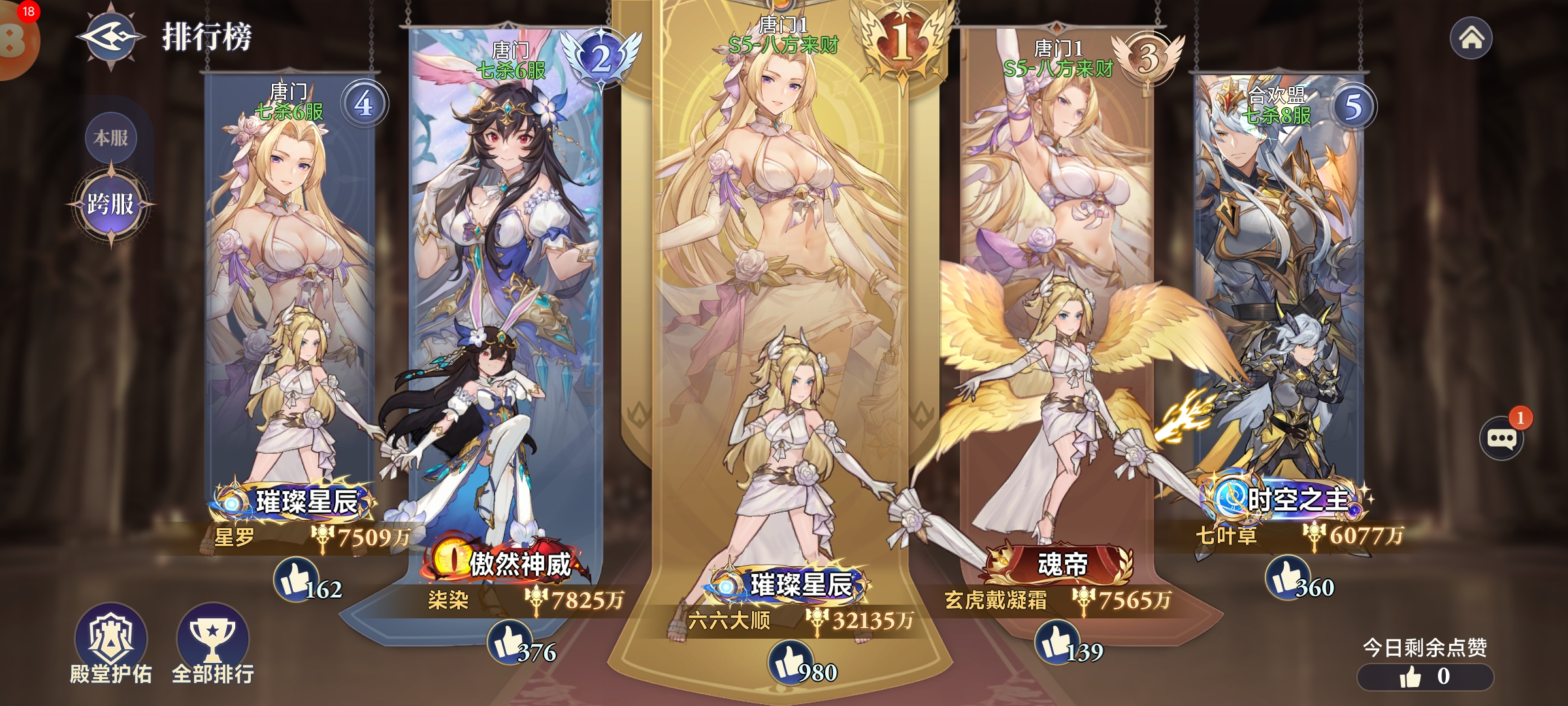Give a thumbs-up to 七叶草
This screenshot has height=706, width=1568.
(1286, 577)
